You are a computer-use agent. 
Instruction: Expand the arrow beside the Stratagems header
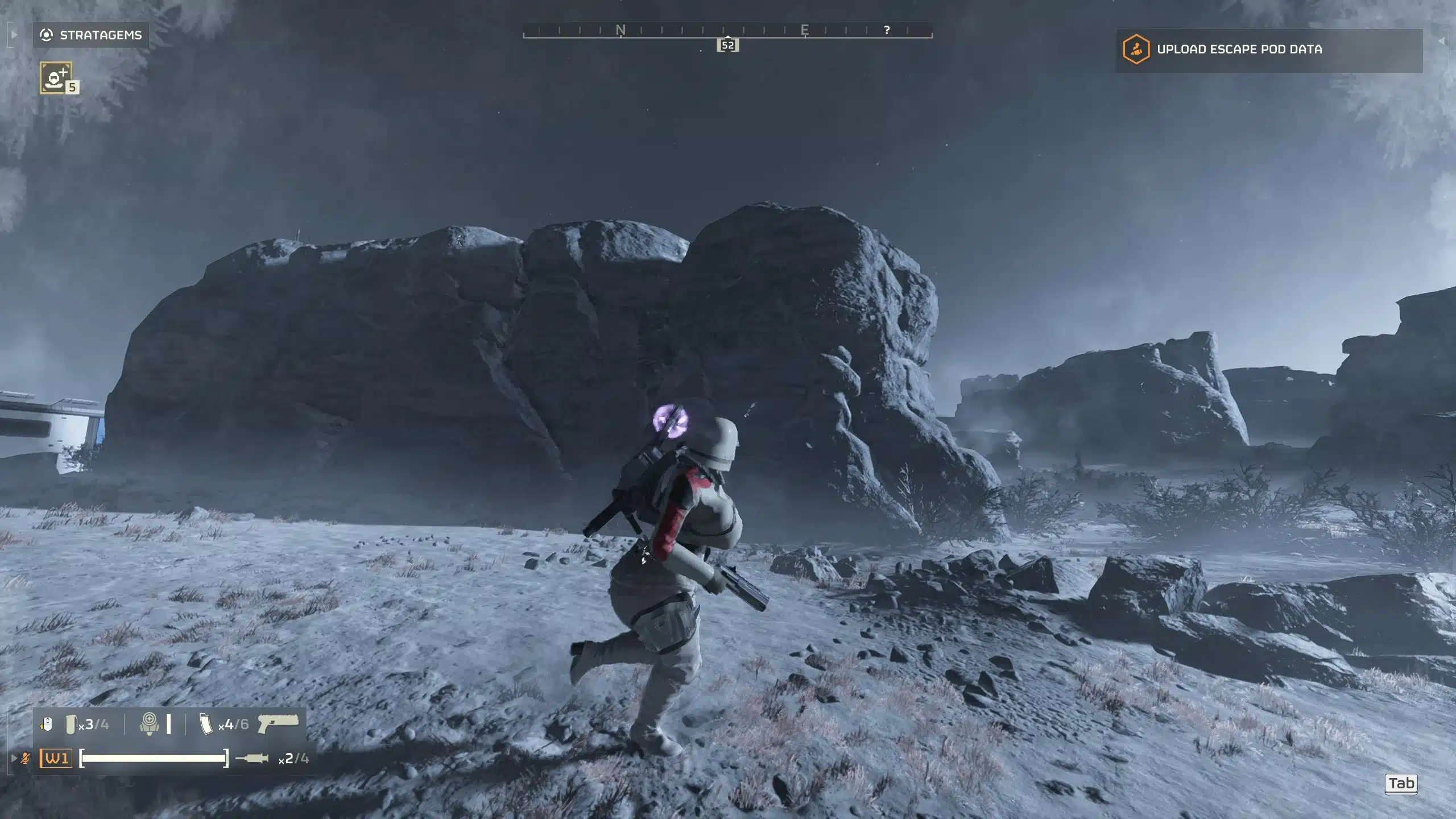[14, 35]
